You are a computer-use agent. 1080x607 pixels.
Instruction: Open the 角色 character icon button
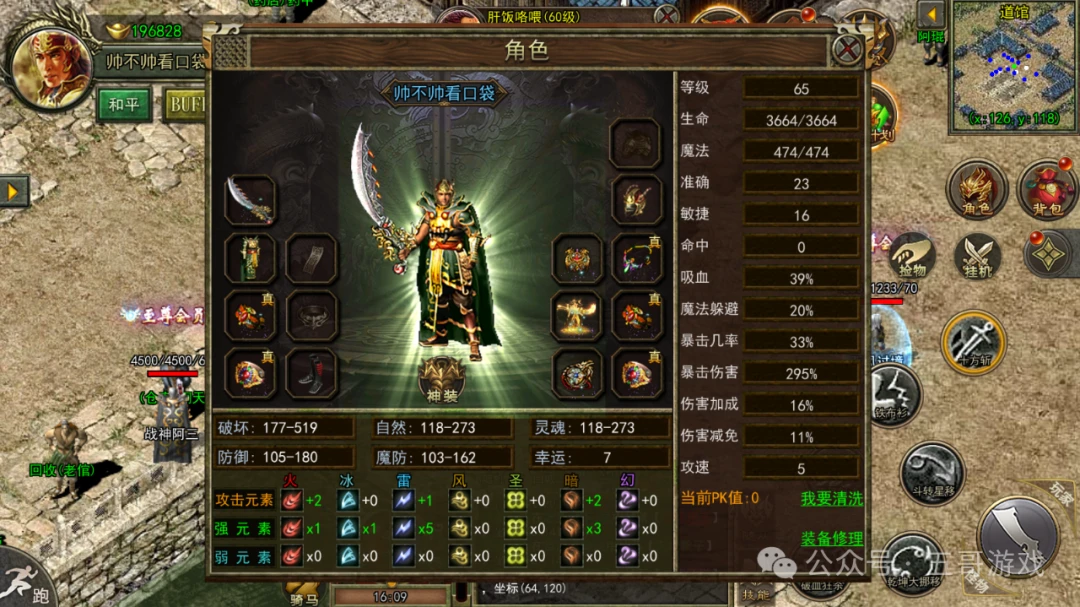pyautogui.click(x=976, y=189)
